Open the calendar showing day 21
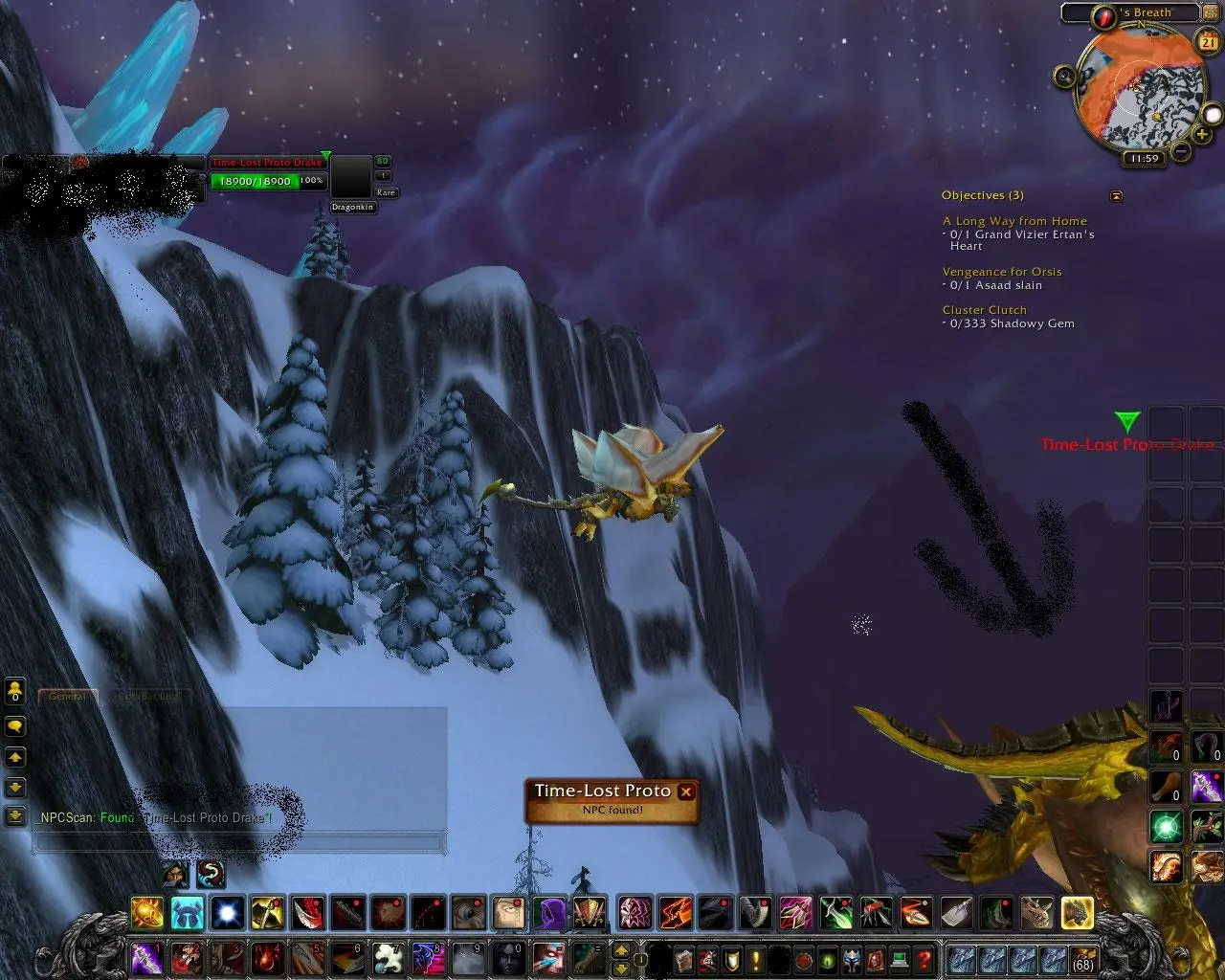Viewport: 1225px width, 980px height. click(1207, 40)
